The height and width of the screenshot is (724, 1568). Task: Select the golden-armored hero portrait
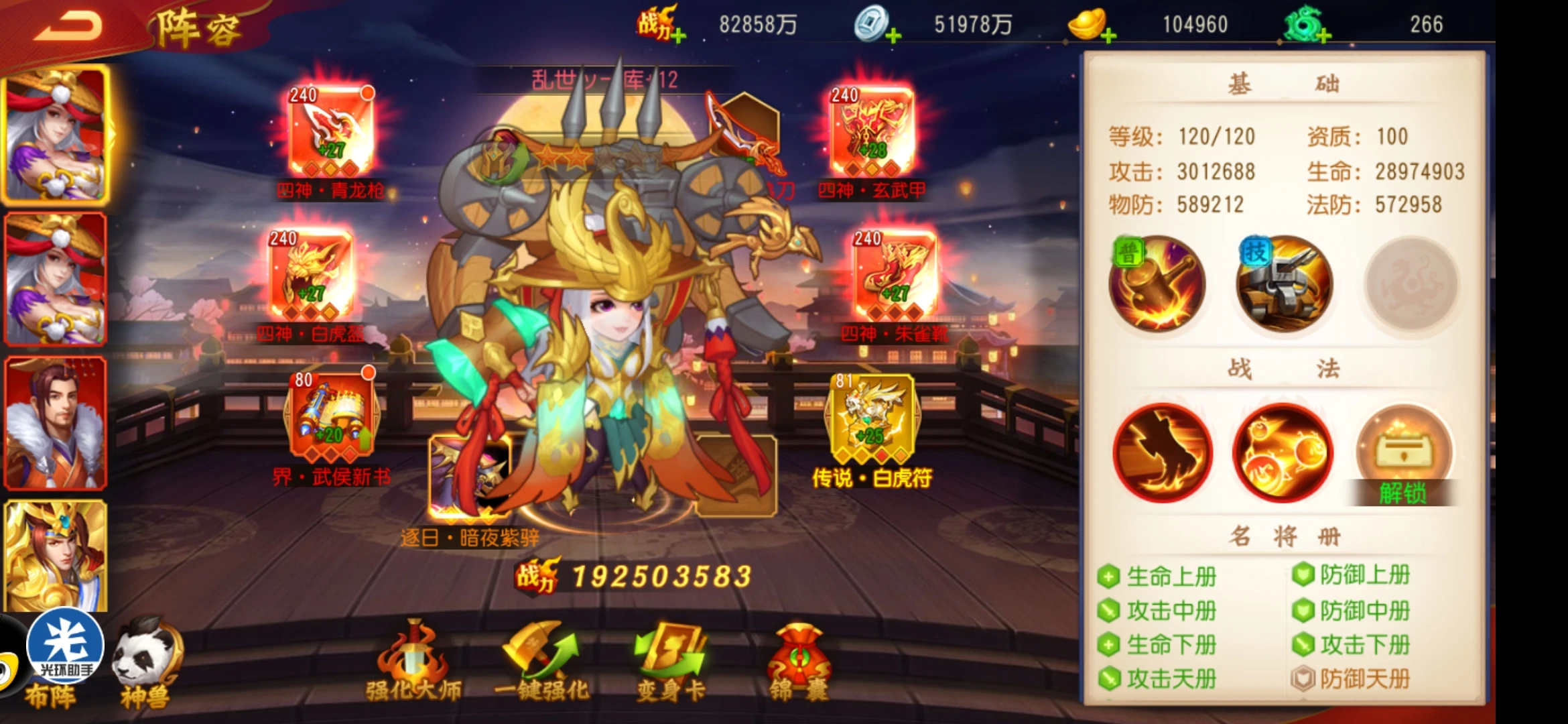pyautogui.click(x=55, y=556)
